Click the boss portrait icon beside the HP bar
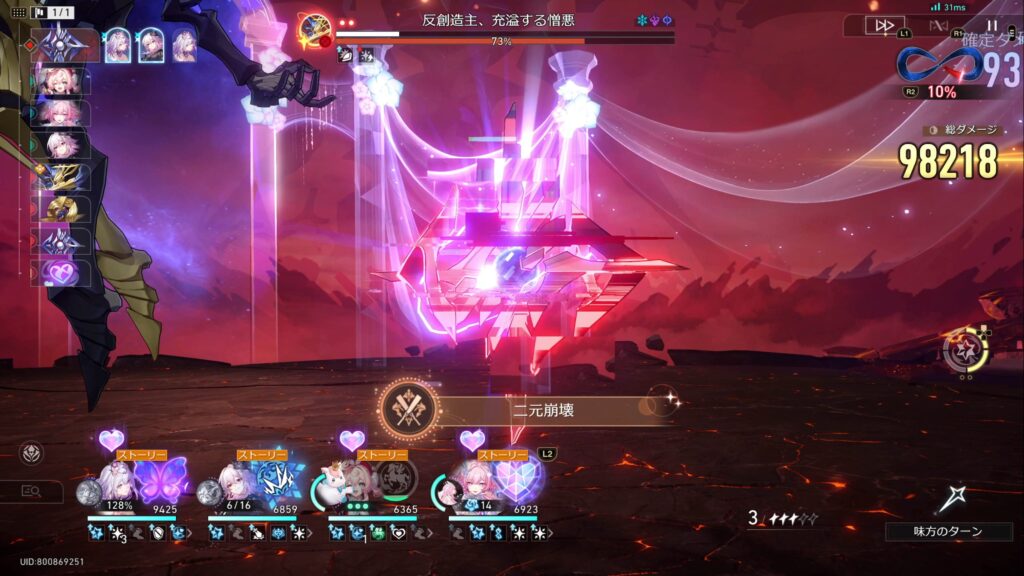The width and height of the screenshot is (1024, 576). pyautogui.click(x=315, y=30)
